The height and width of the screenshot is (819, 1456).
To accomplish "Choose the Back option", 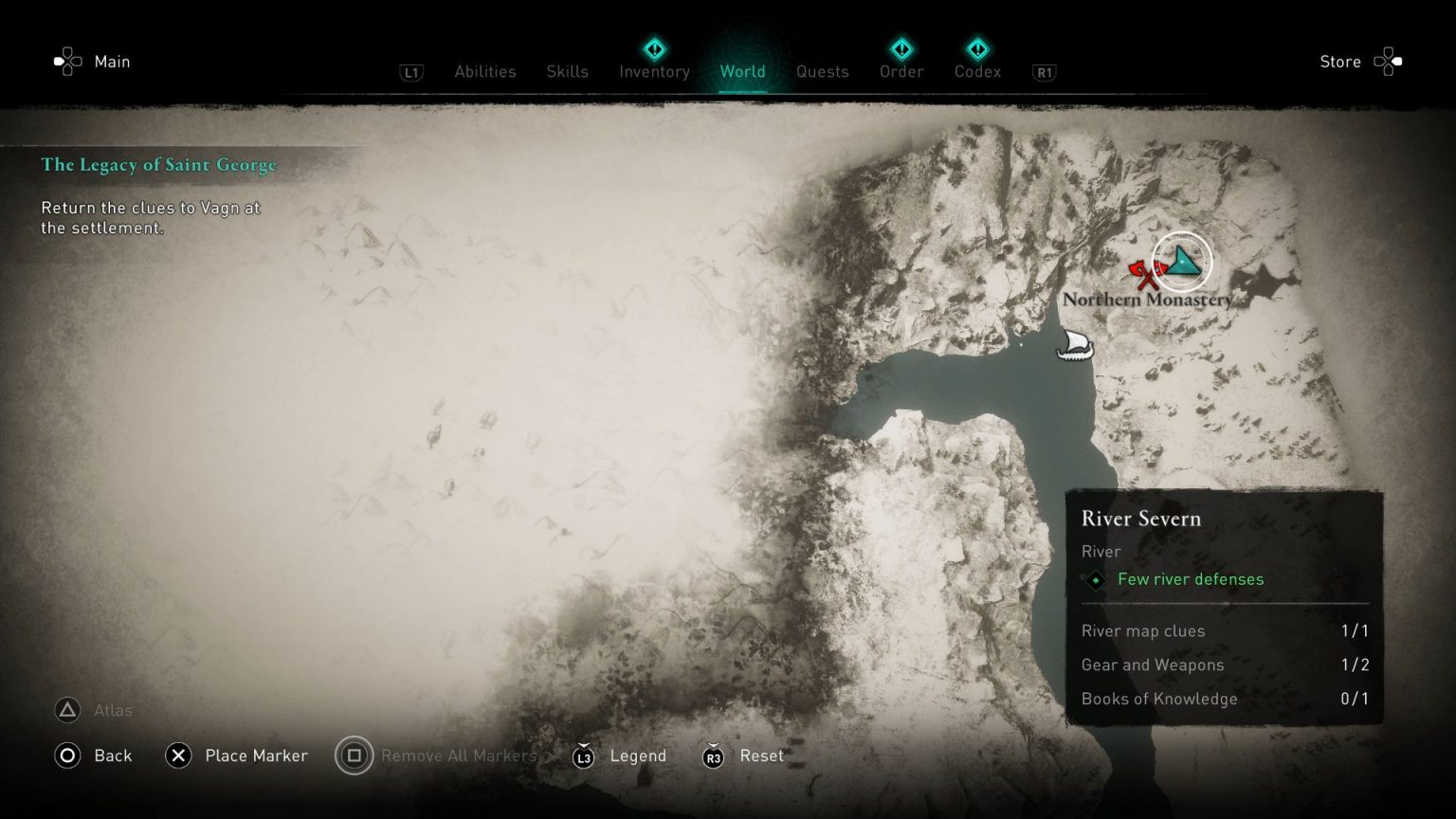I will [x=94, y=755].
